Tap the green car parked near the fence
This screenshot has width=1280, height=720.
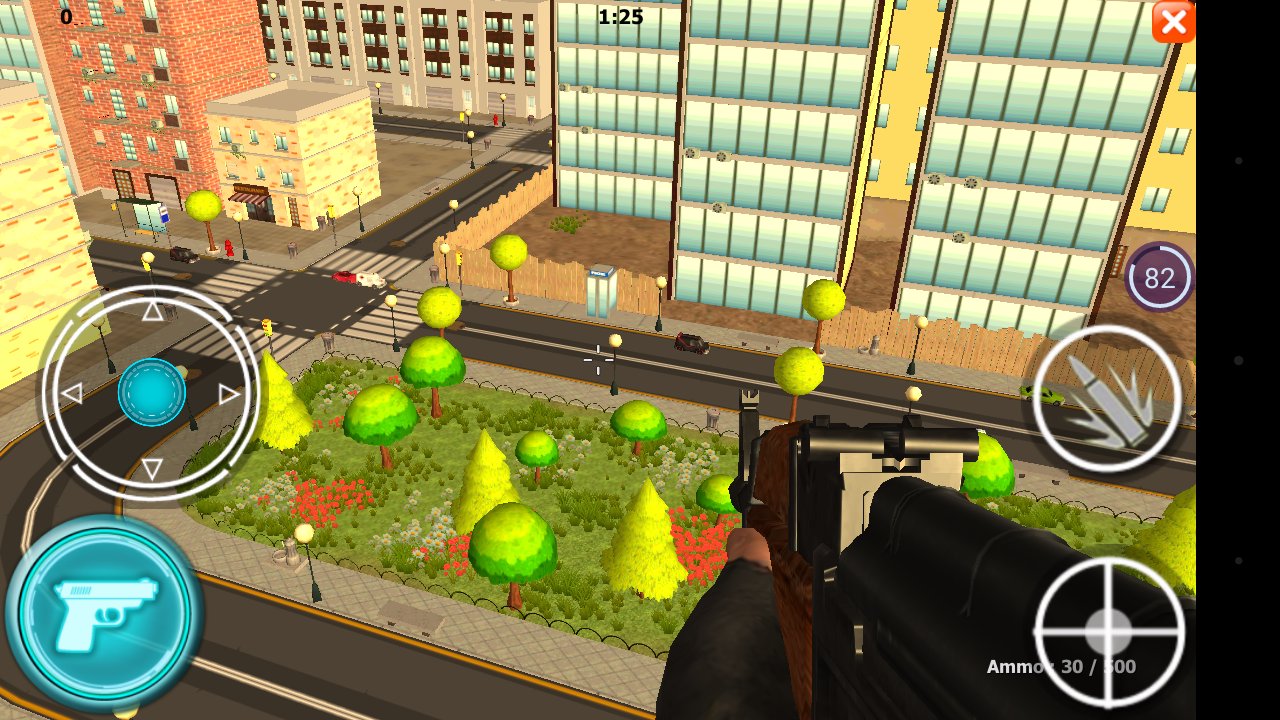pos(1043,393)
